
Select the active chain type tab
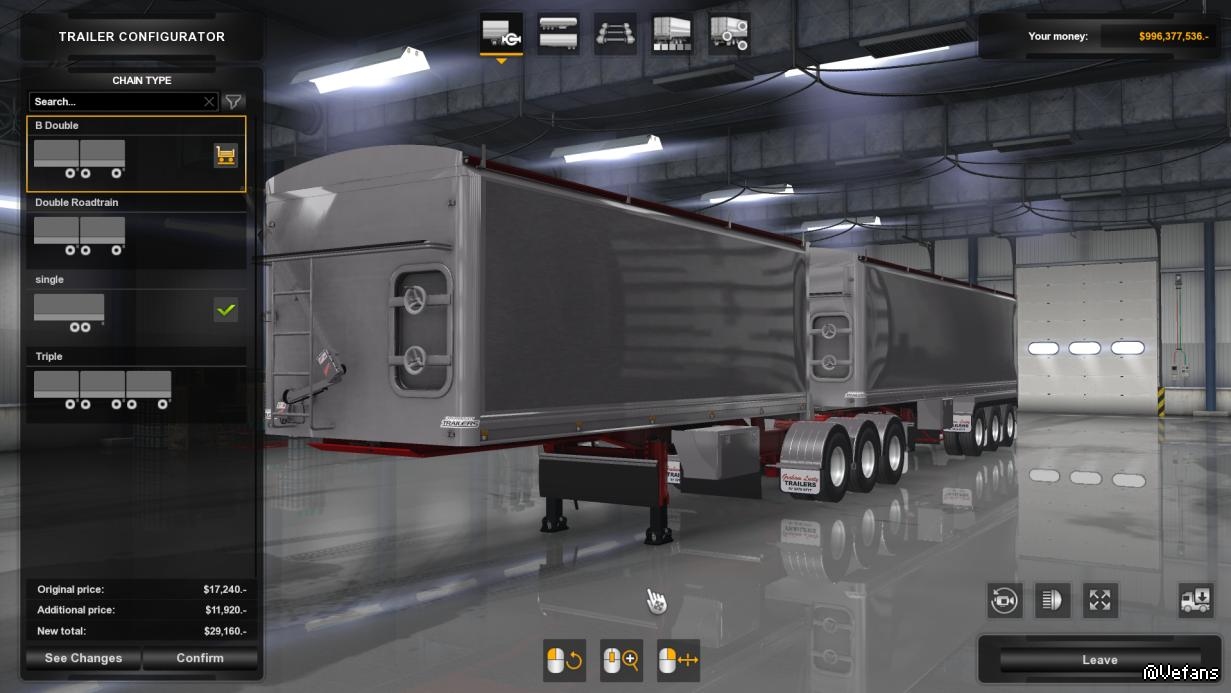click(x=501, y=34)
